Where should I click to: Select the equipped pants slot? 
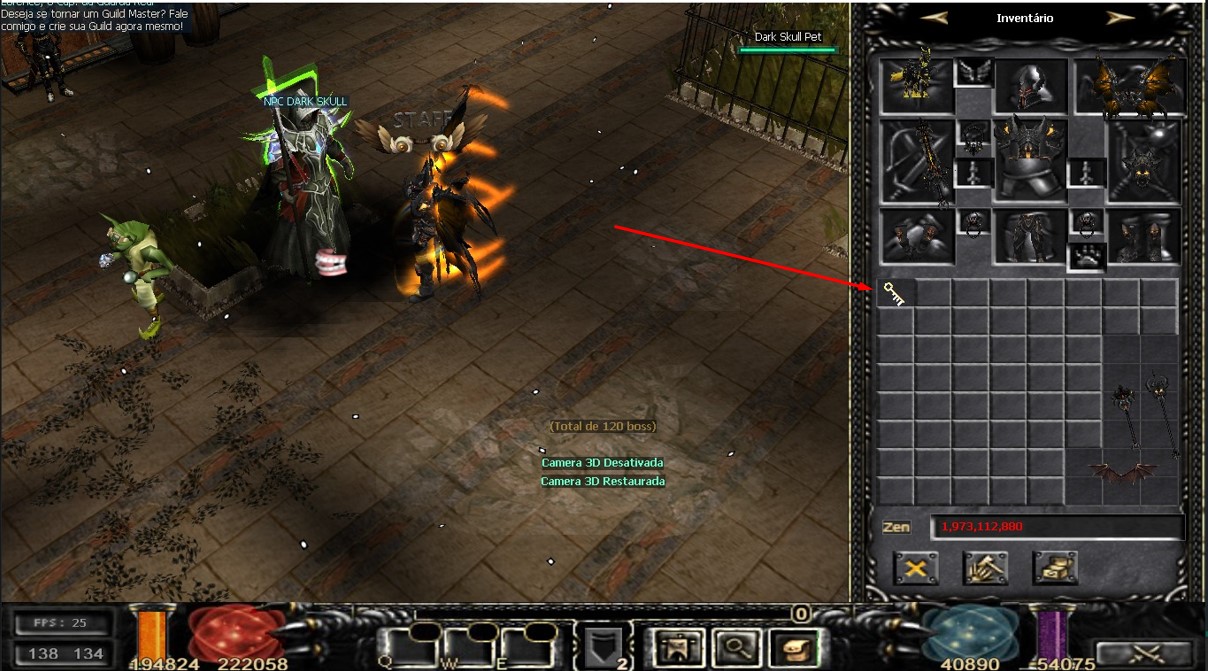[1030, 236]
